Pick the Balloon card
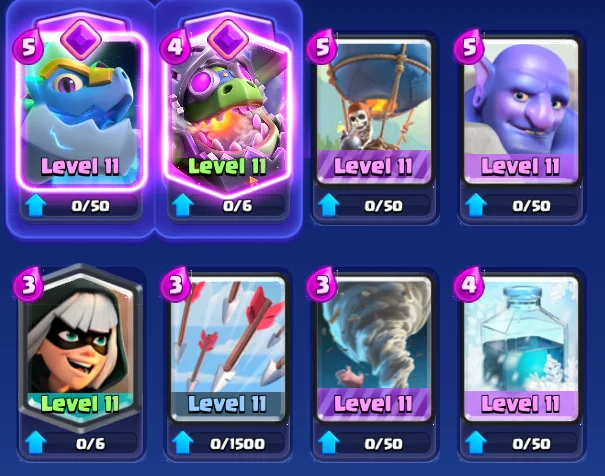 click(372, 110)
